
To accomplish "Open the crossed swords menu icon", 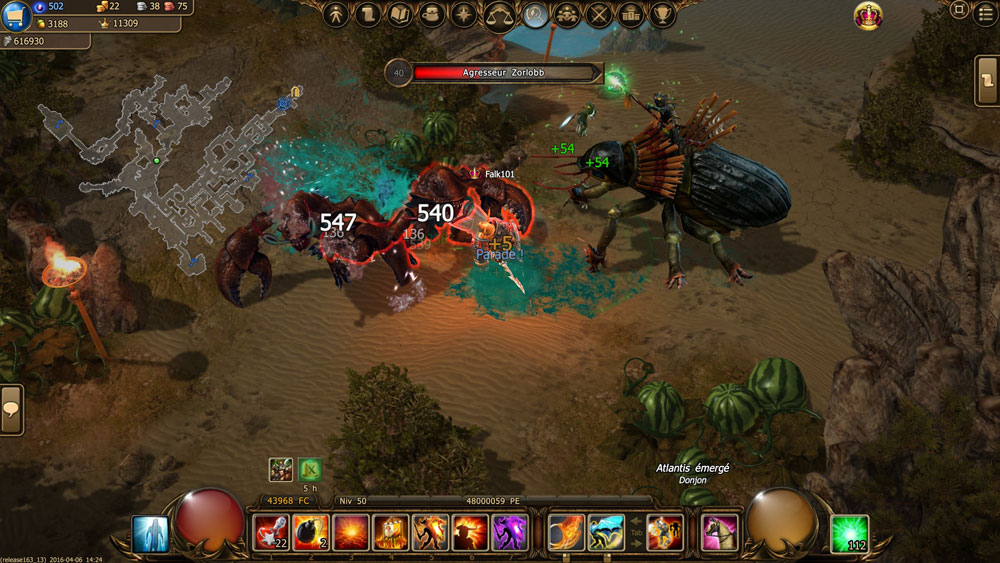I will [599, 15].
